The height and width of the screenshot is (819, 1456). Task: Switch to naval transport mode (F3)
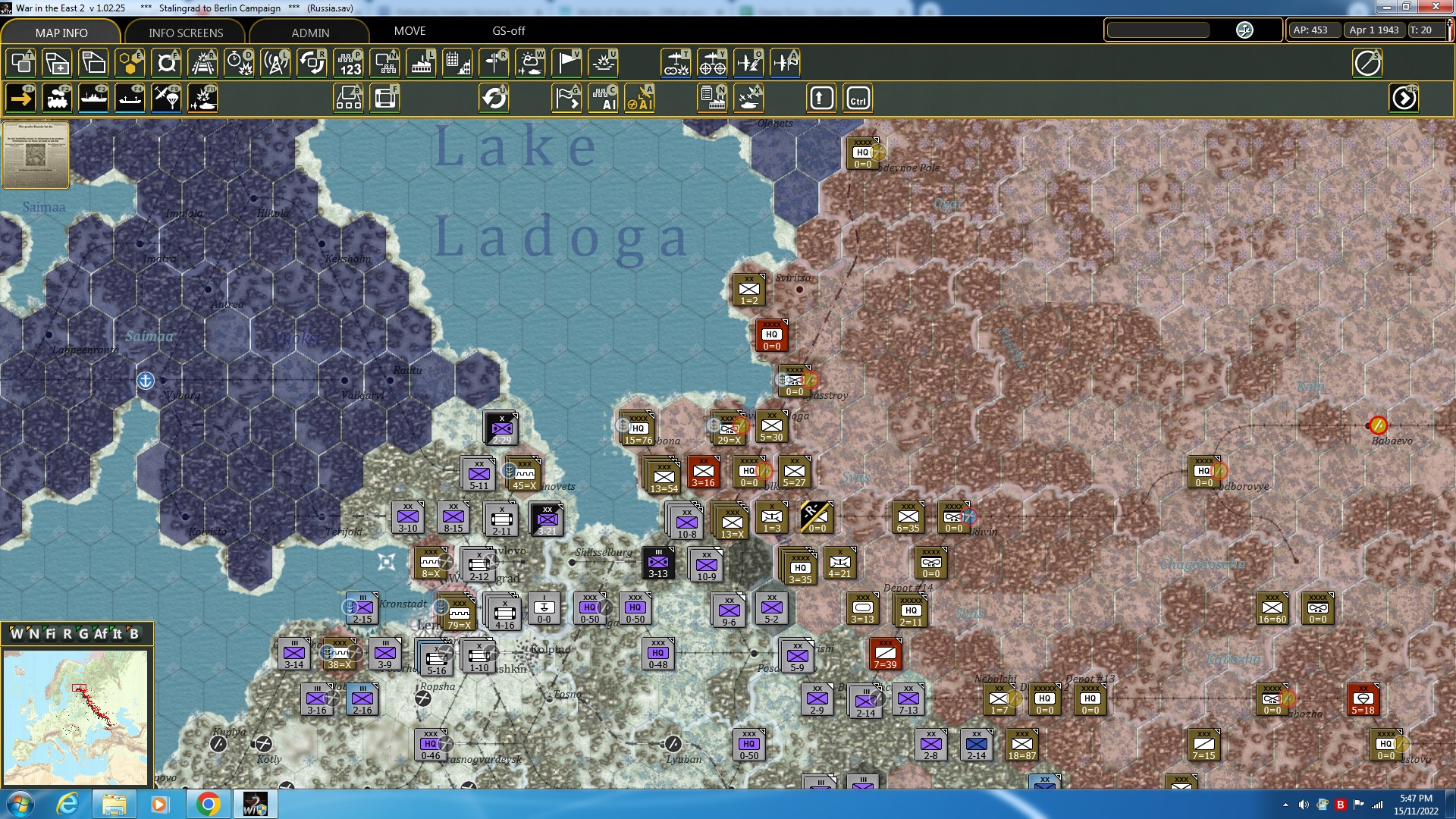(94, 98)
